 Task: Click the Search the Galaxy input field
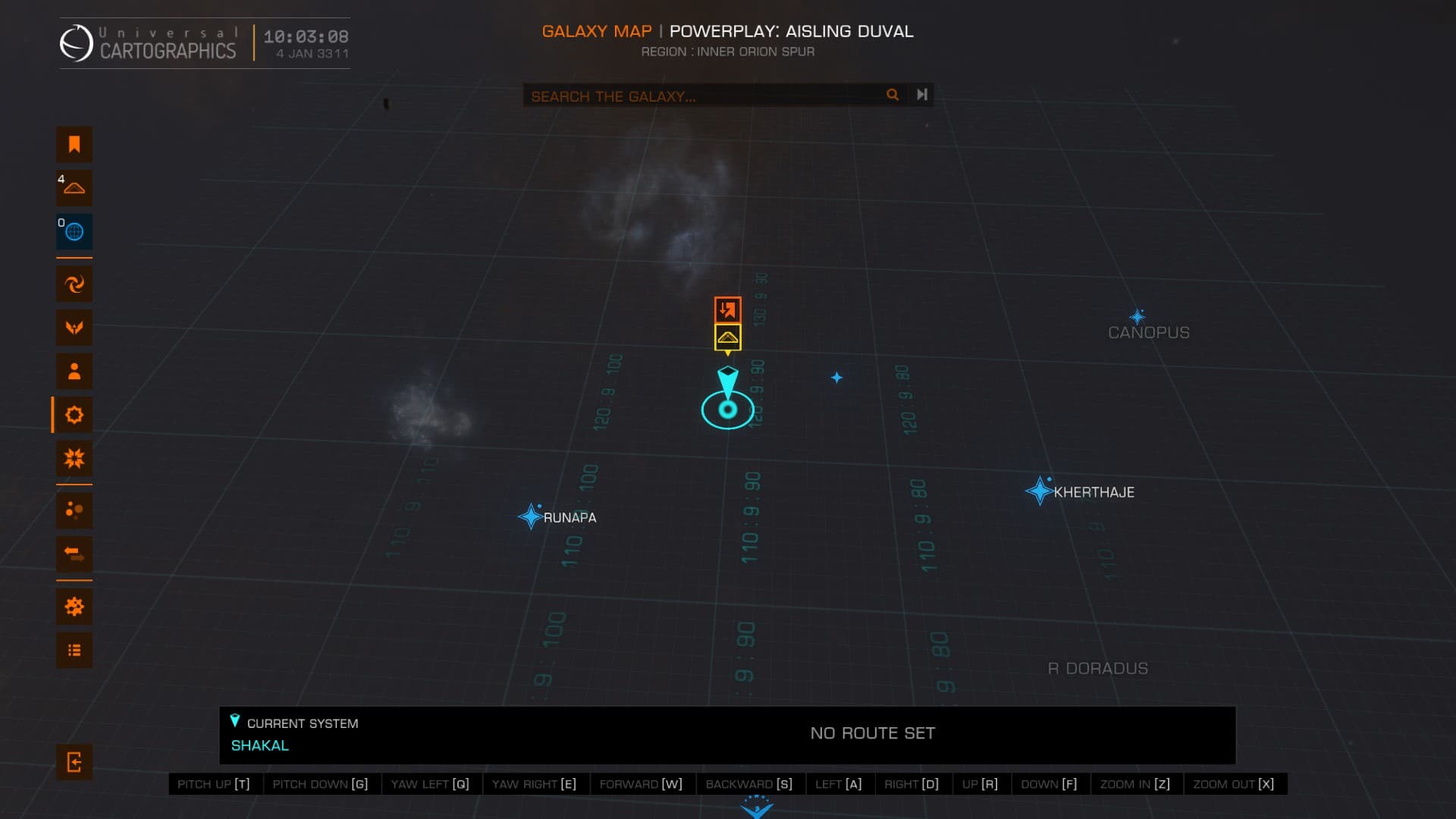click(701, 96)
